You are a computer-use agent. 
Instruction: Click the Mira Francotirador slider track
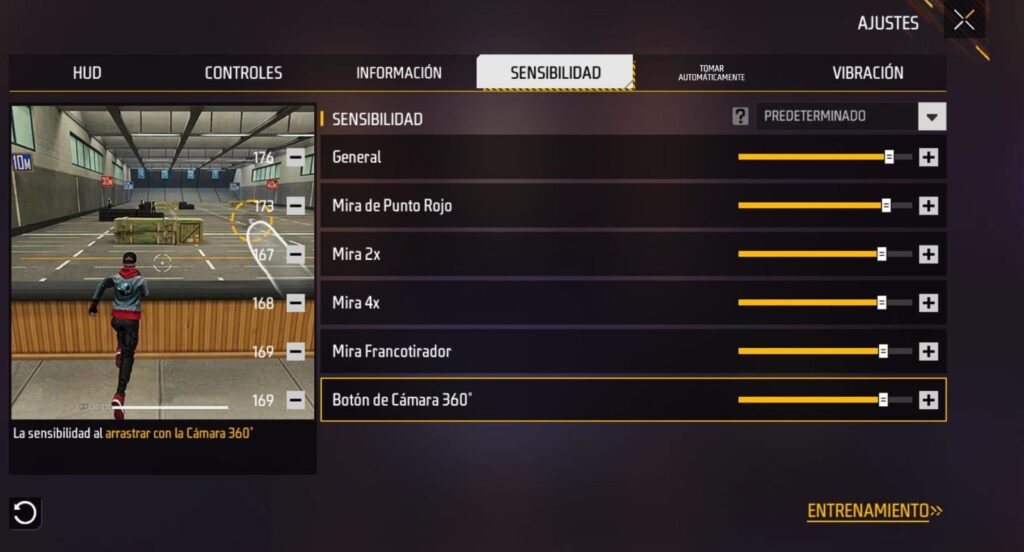pos(824,351)
